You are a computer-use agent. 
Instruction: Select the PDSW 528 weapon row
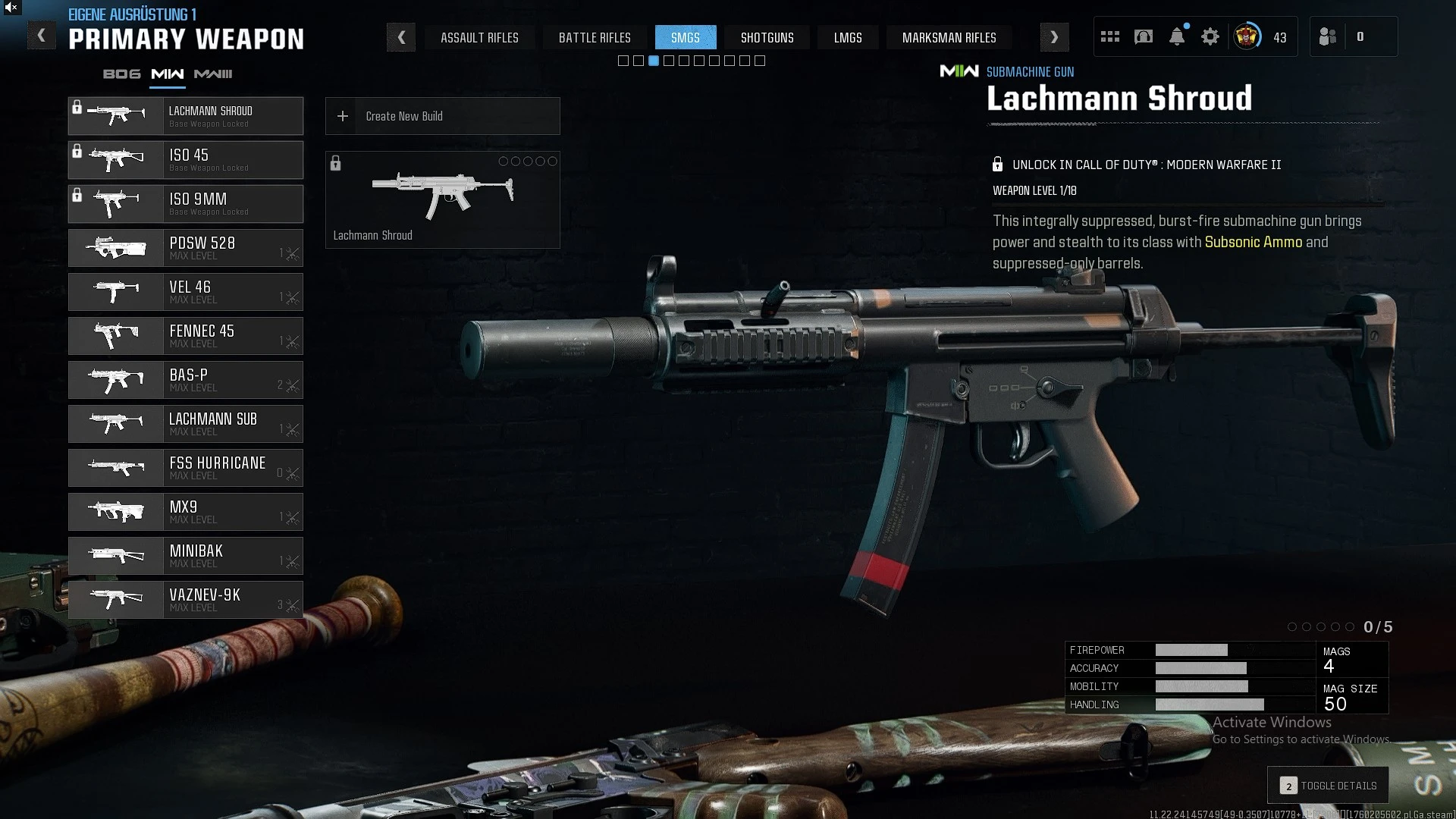coord(186,248)
